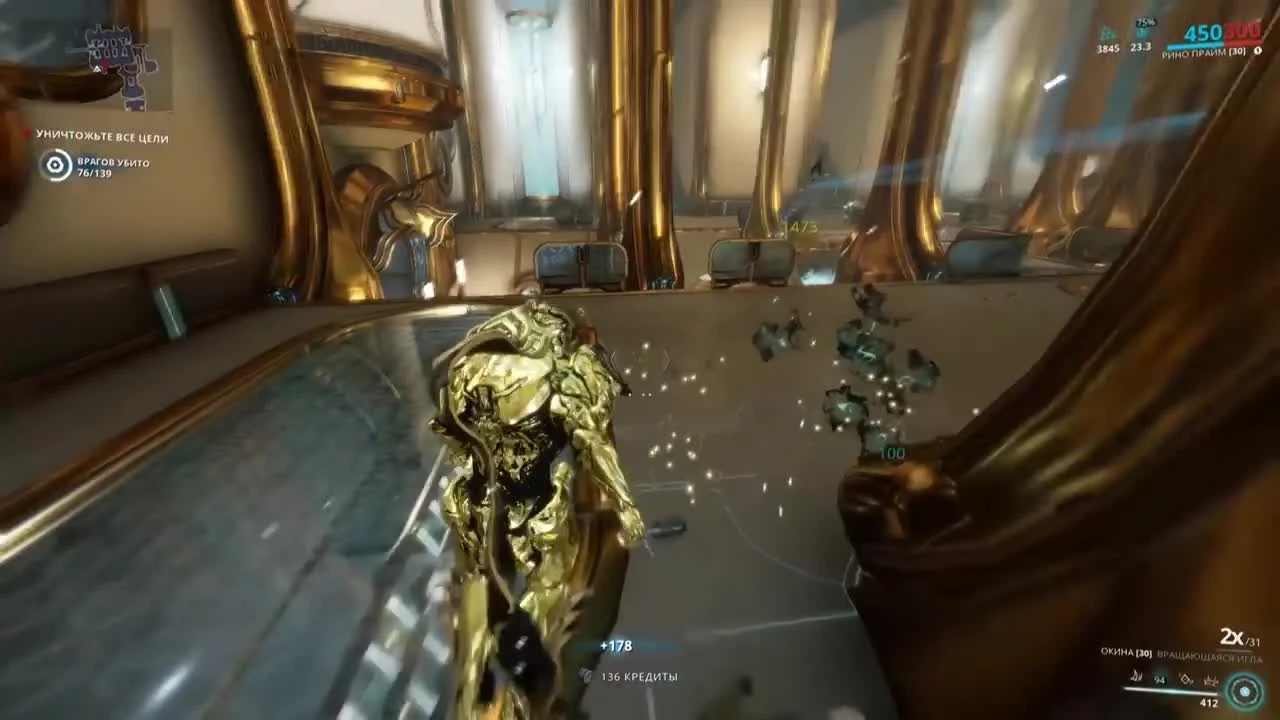Select the resource icon showing 23.3
The height and width of the screenshot is (720, 1280).
[1141, 32]
